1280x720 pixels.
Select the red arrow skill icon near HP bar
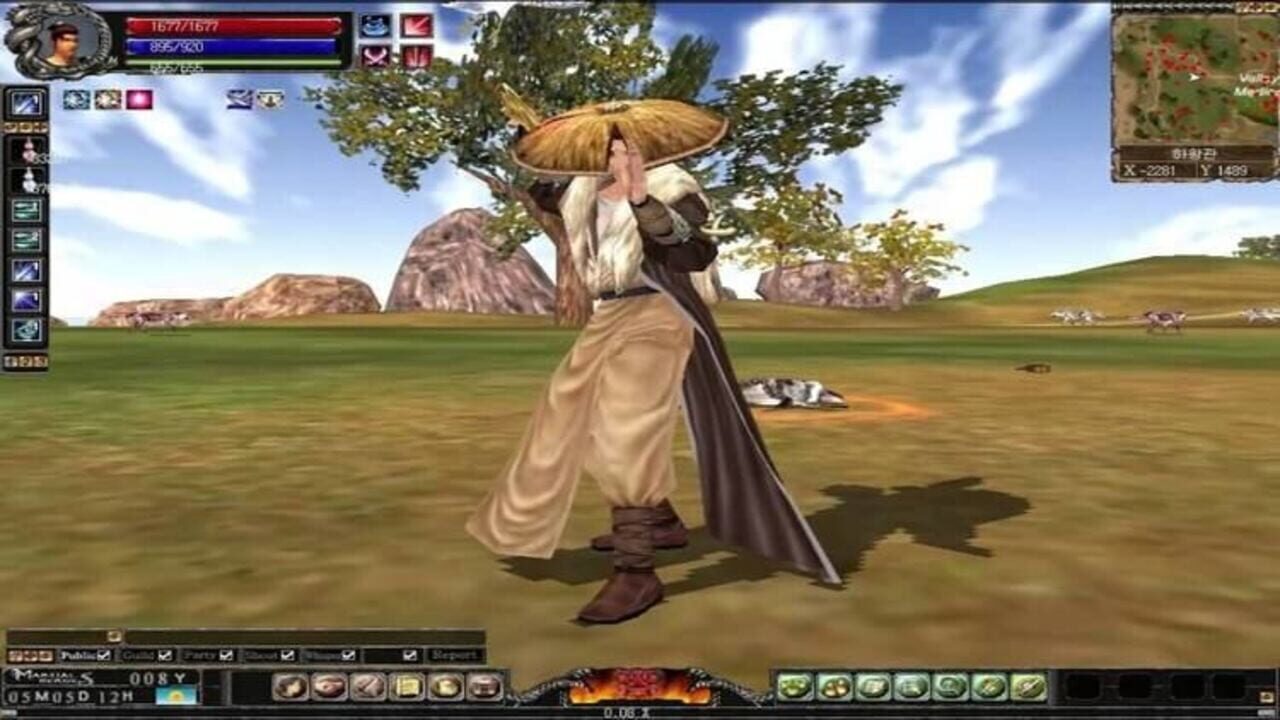pos(417,25)
